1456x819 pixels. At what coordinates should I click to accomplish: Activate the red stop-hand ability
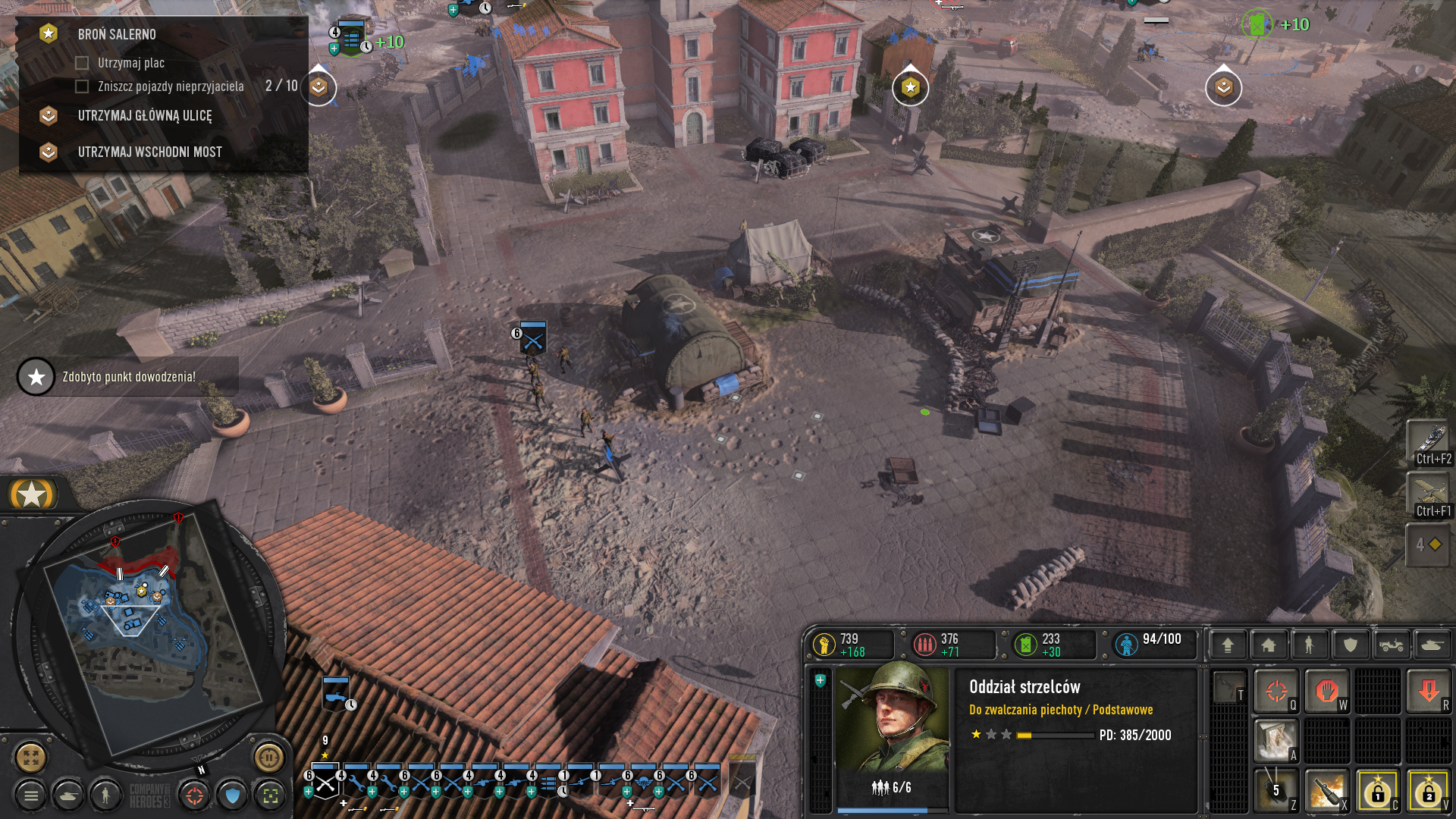click(x=1326, y=691)
